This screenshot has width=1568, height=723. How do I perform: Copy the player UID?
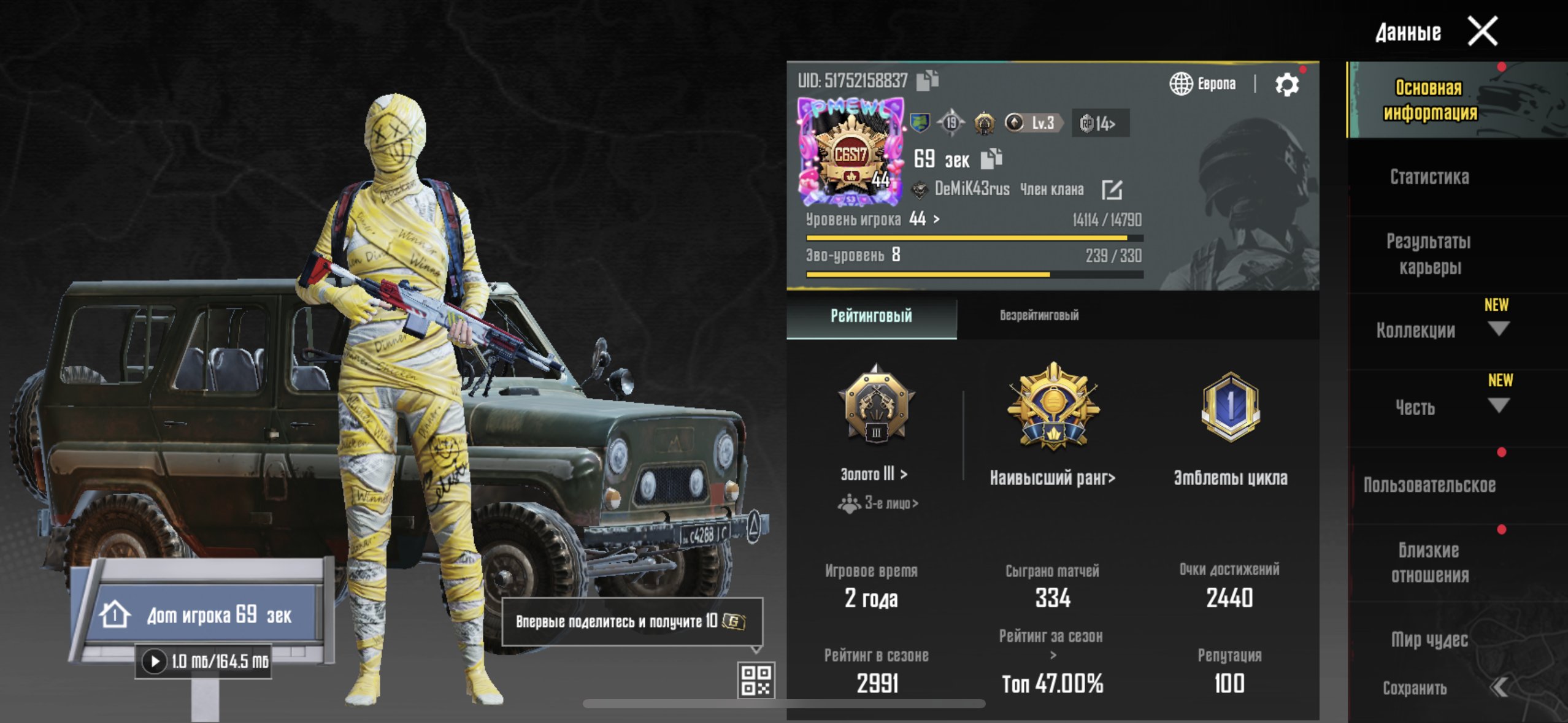pos(927,80)
